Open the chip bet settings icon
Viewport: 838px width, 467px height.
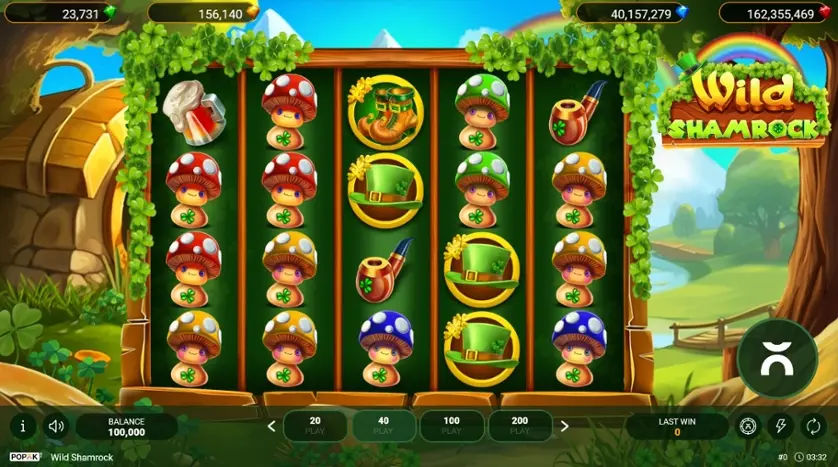coord(747,426)
